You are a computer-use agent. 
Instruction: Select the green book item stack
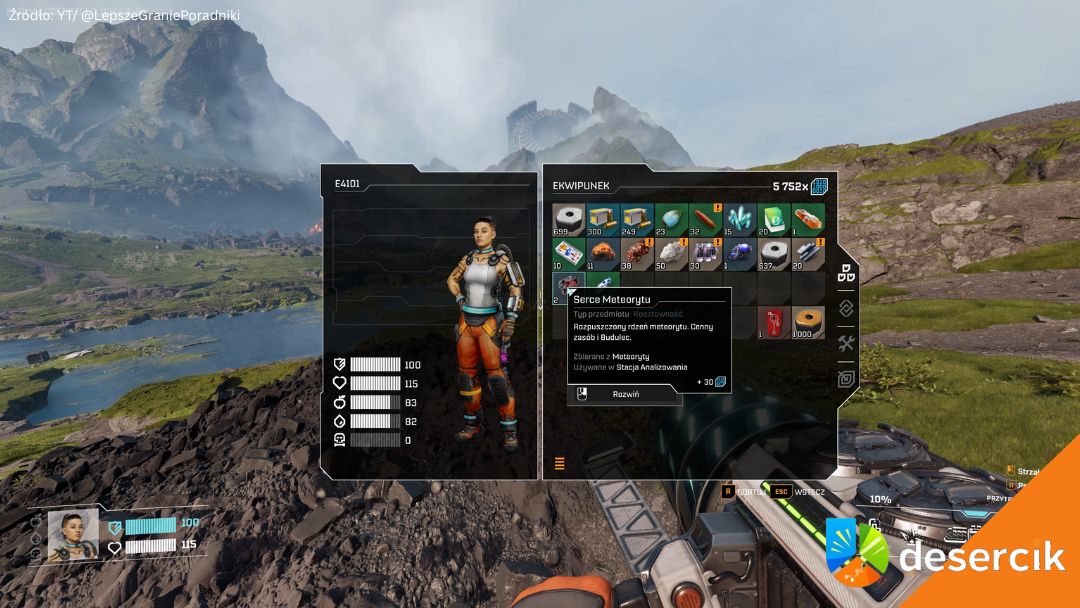coord(773,219)
